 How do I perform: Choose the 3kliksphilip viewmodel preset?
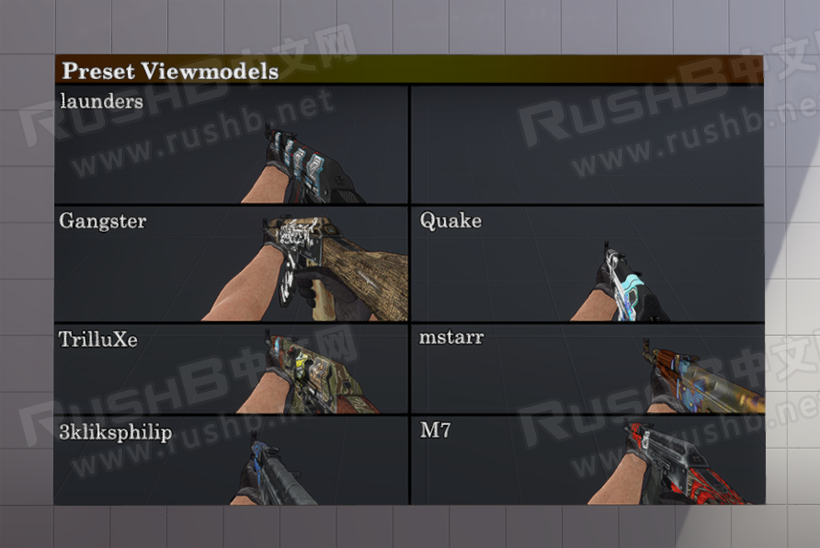pyautogui.click(x=231, y=461)
